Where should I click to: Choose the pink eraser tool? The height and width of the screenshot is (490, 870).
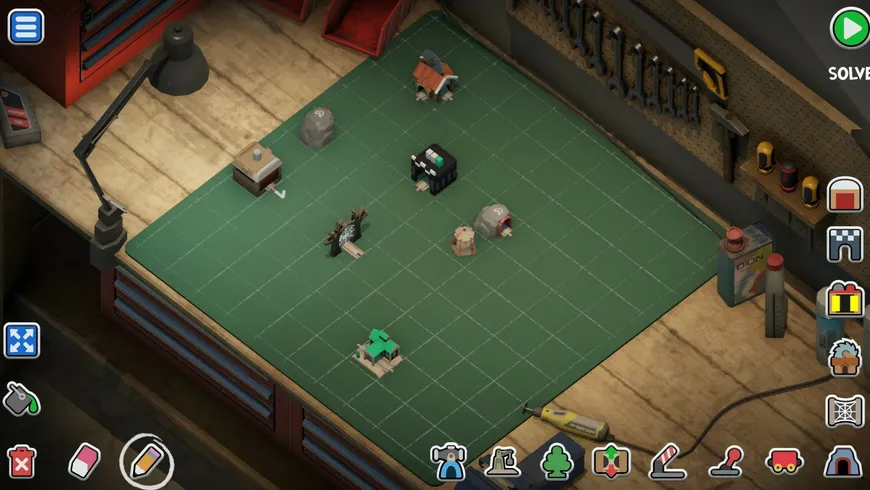84,461
